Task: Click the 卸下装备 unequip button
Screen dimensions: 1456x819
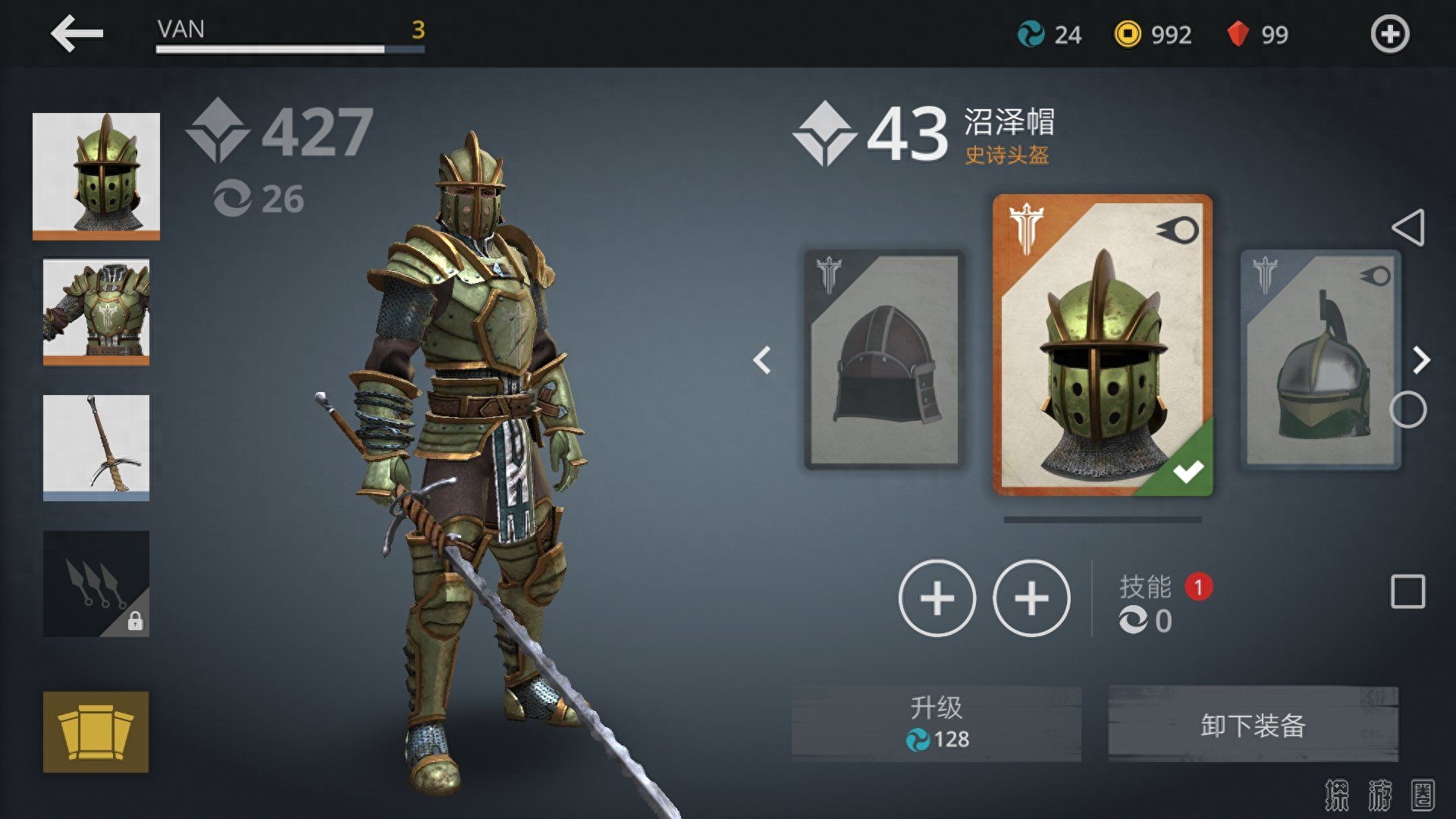Action: pos(1253,724)
